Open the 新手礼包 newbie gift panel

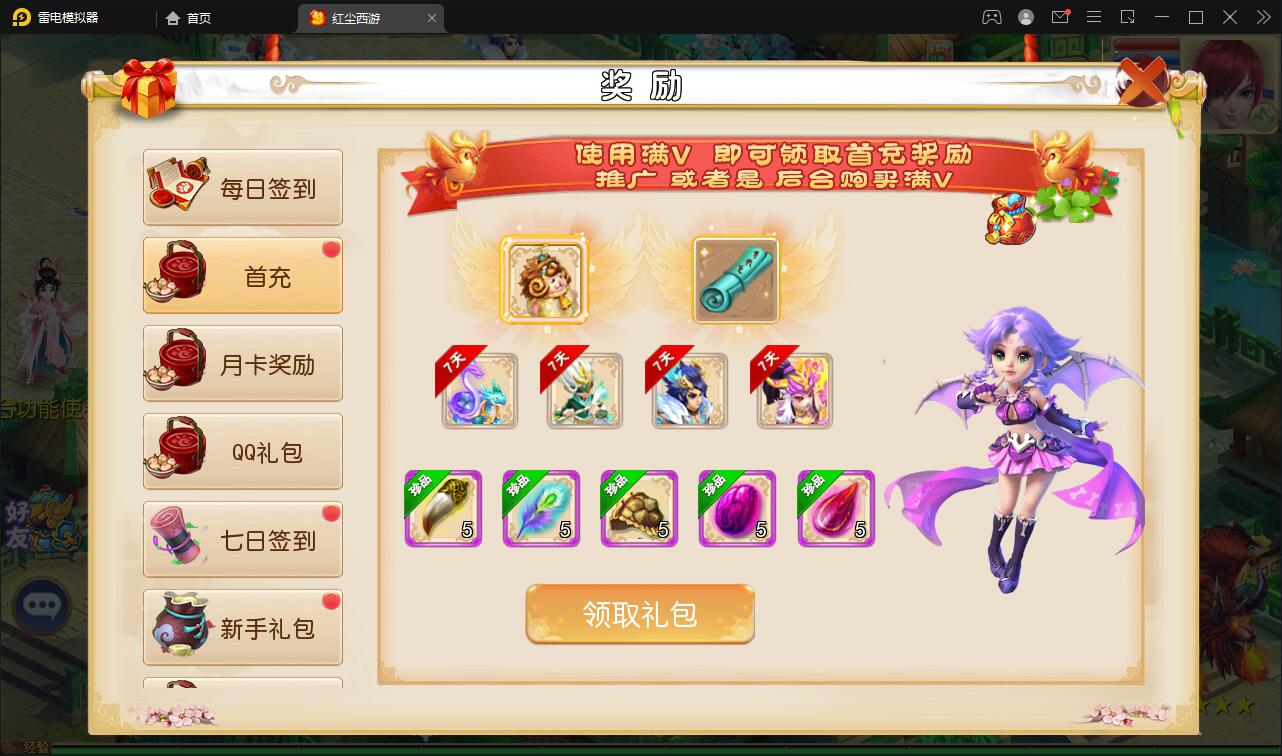(x=243, y=627)
